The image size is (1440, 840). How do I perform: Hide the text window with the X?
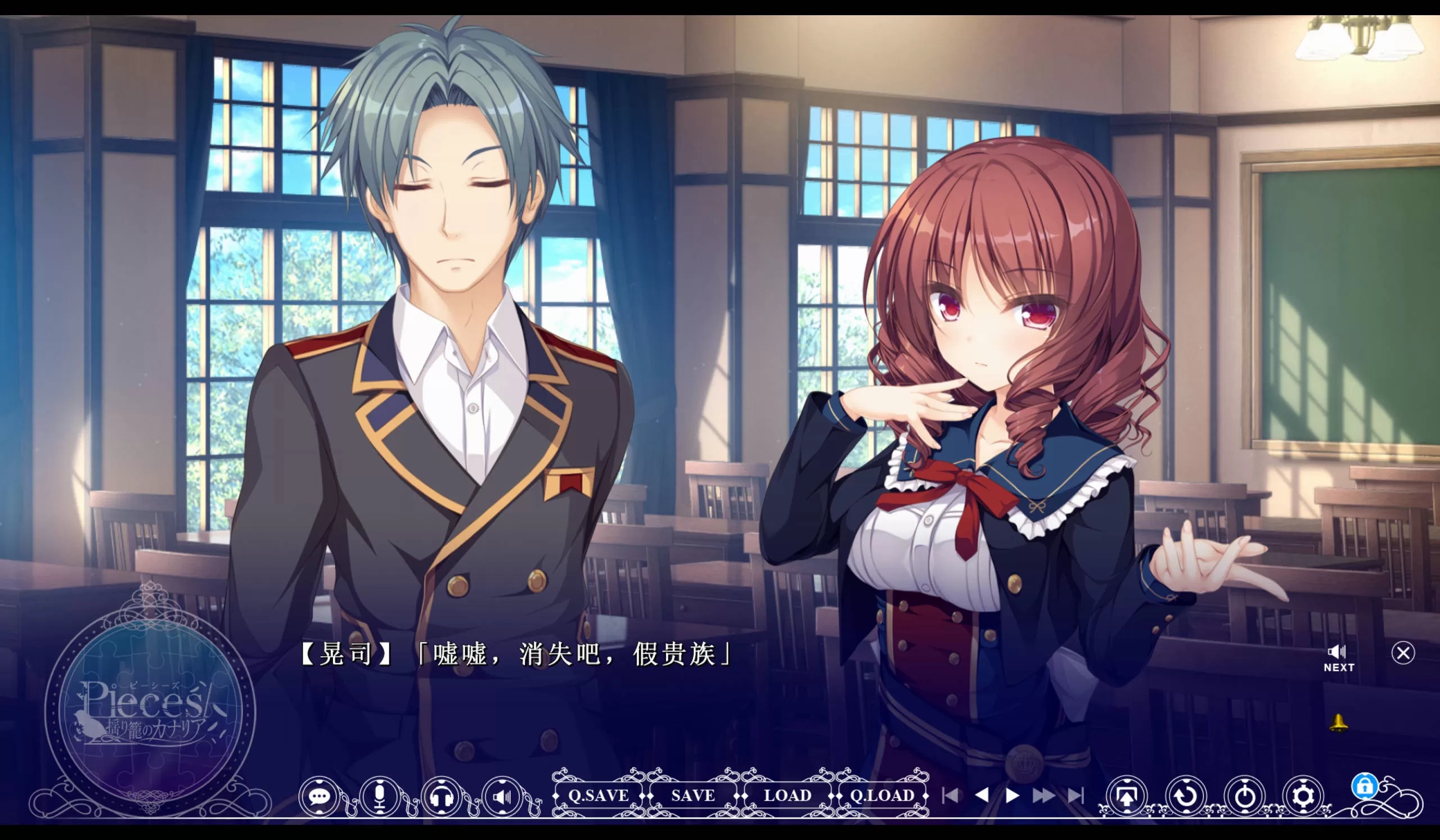coord(1403,653)
